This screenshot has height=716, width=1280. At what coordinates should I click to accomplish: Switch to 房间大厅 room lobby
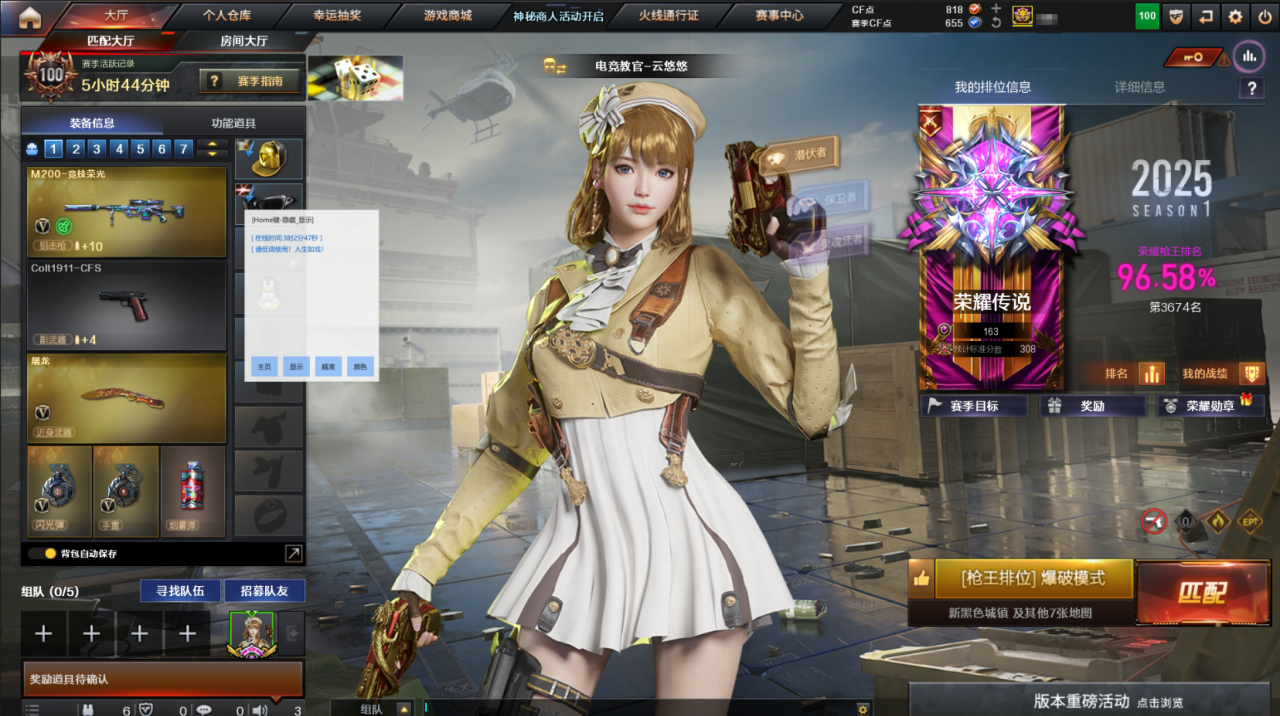point(243,41)
